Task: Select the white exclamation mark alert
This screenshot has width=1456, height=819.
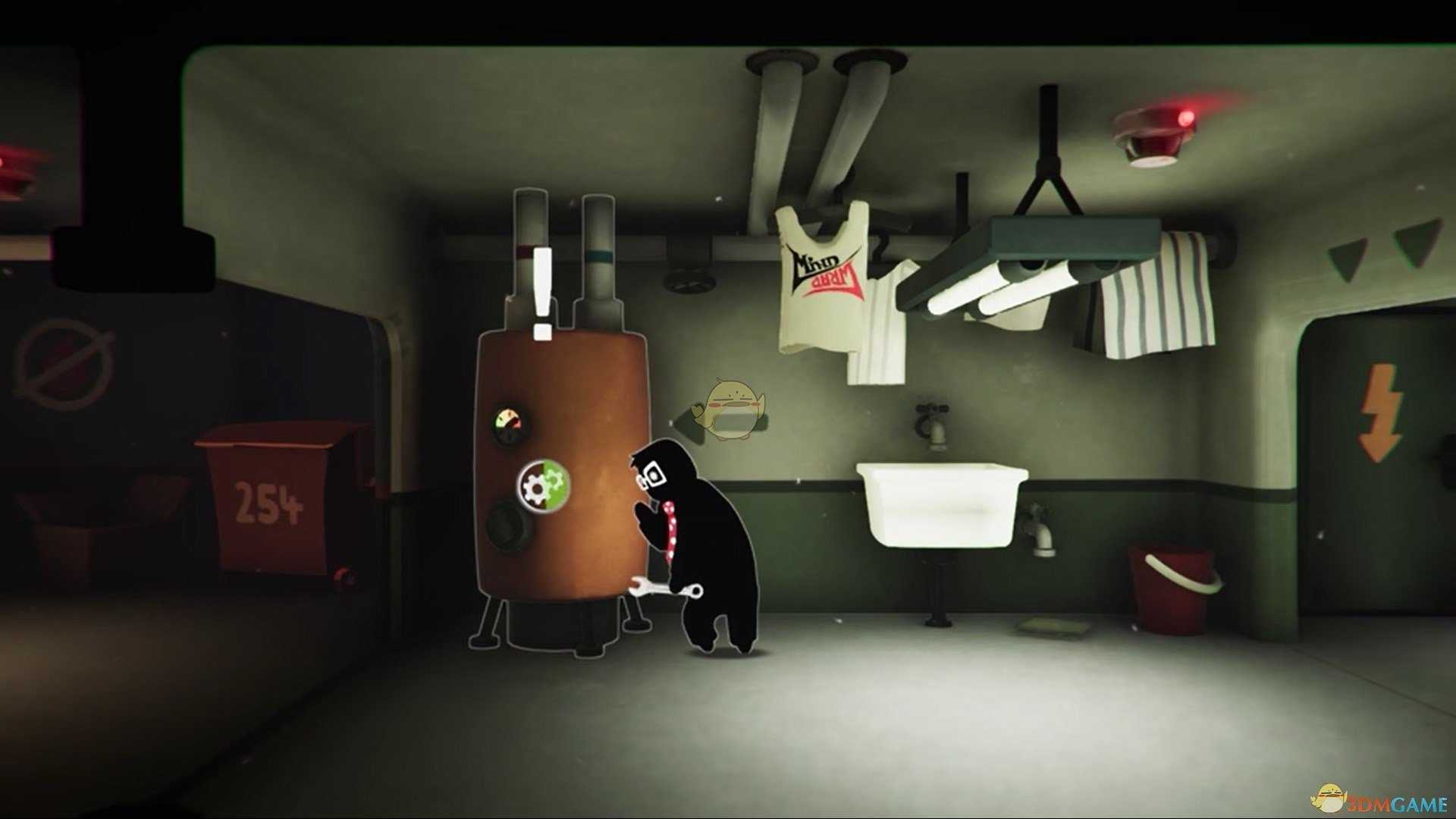Action: (542, 294)
